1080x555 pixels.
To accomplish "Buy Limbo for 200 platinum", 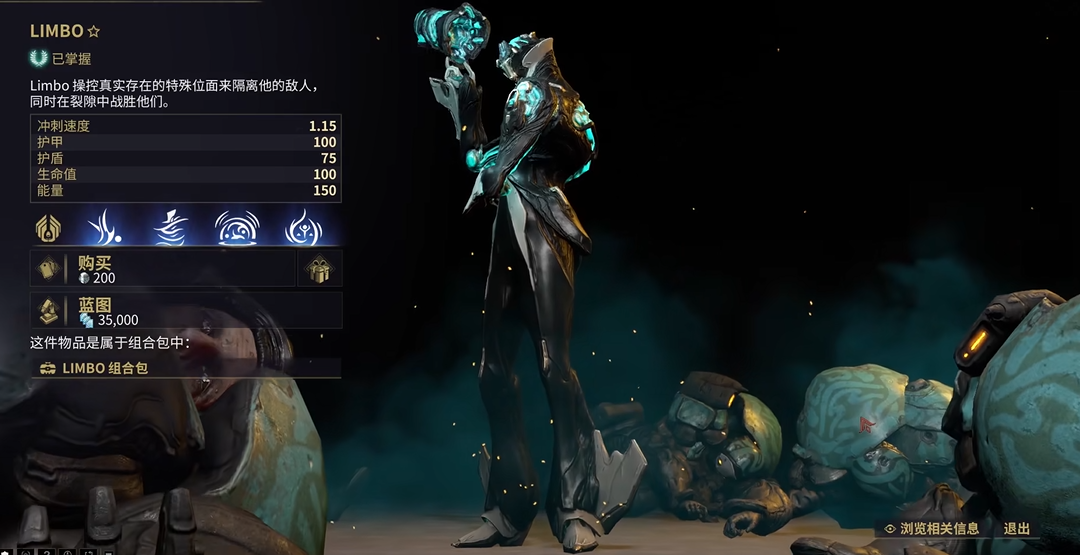I will (162, 268).
